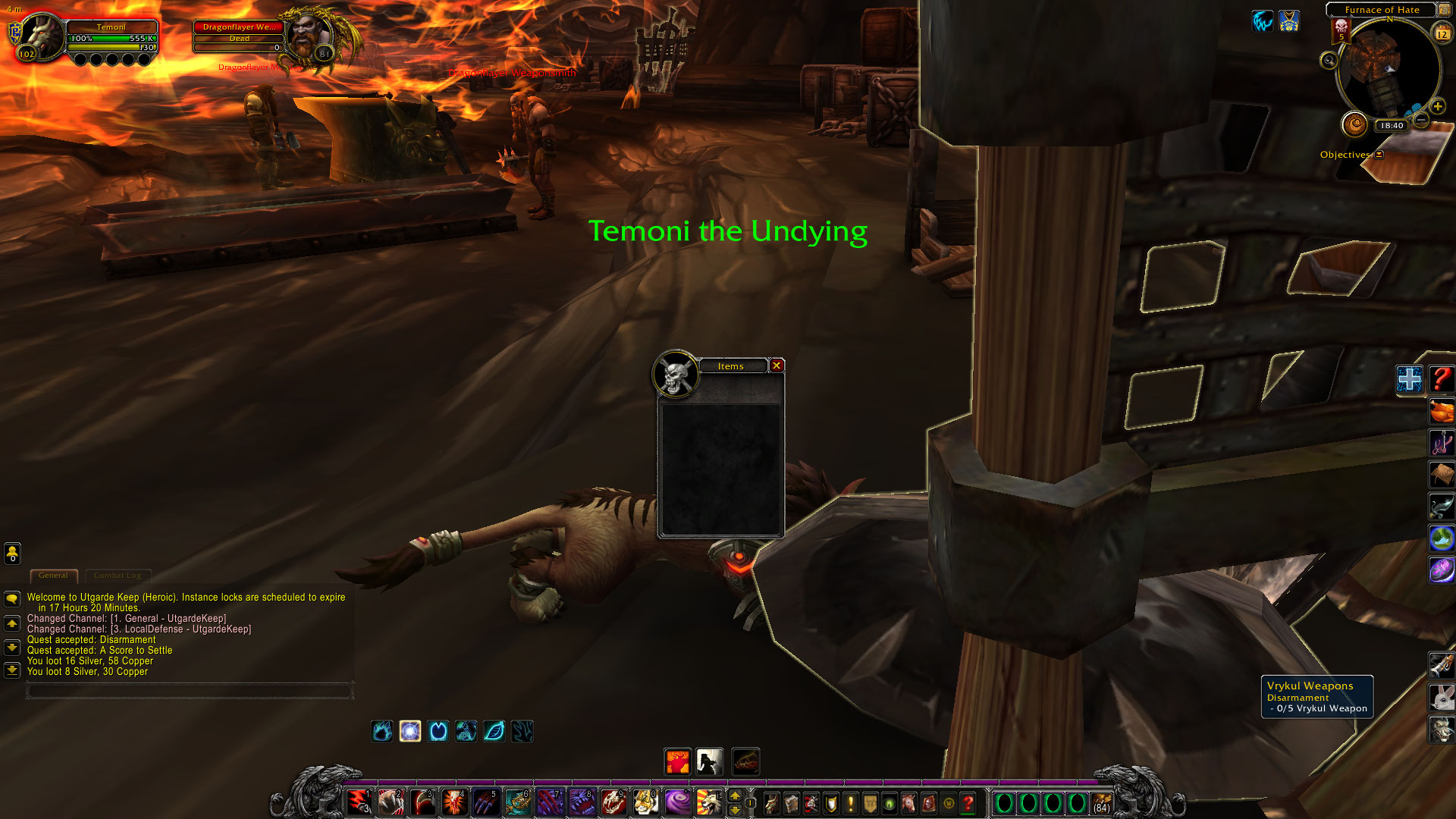
Task: Use the white rabbit icon on the side bar
Action: pos(1441,696)
